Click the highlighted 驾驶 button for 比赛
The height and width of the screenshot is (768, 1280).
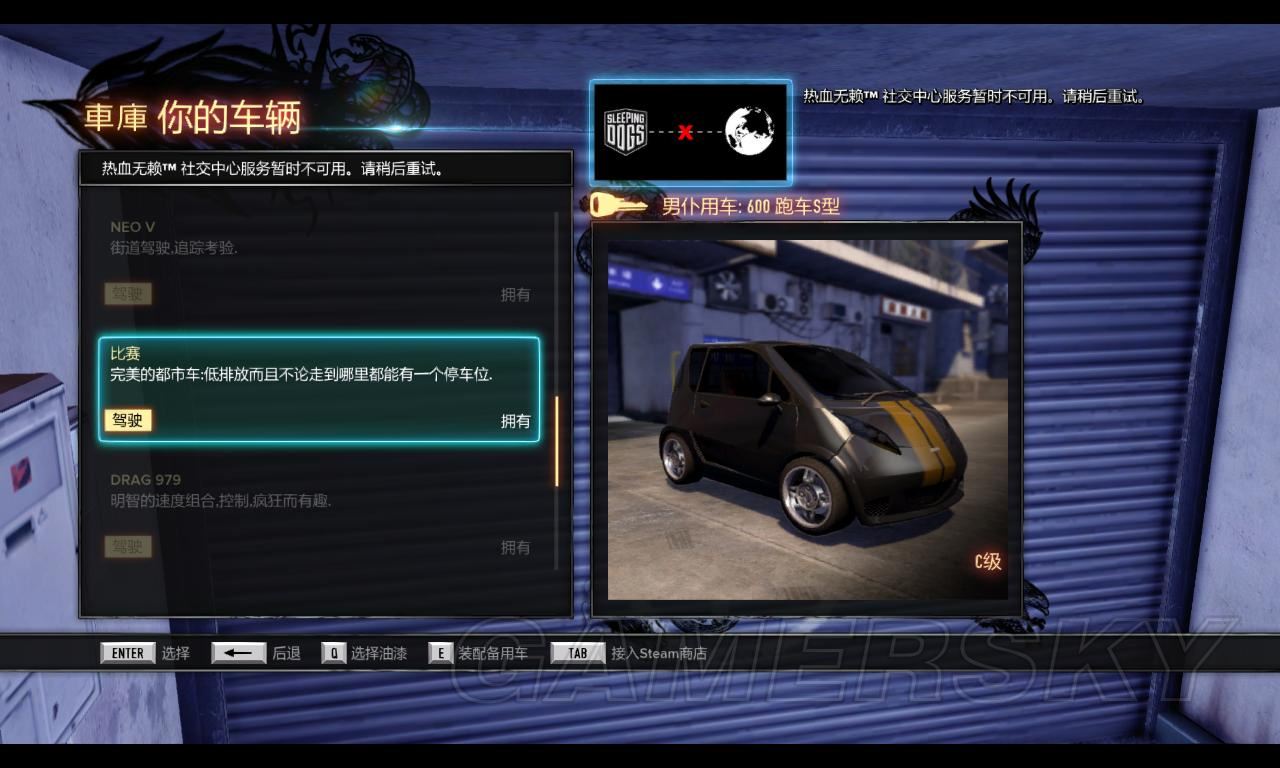[x=127, y=420]
